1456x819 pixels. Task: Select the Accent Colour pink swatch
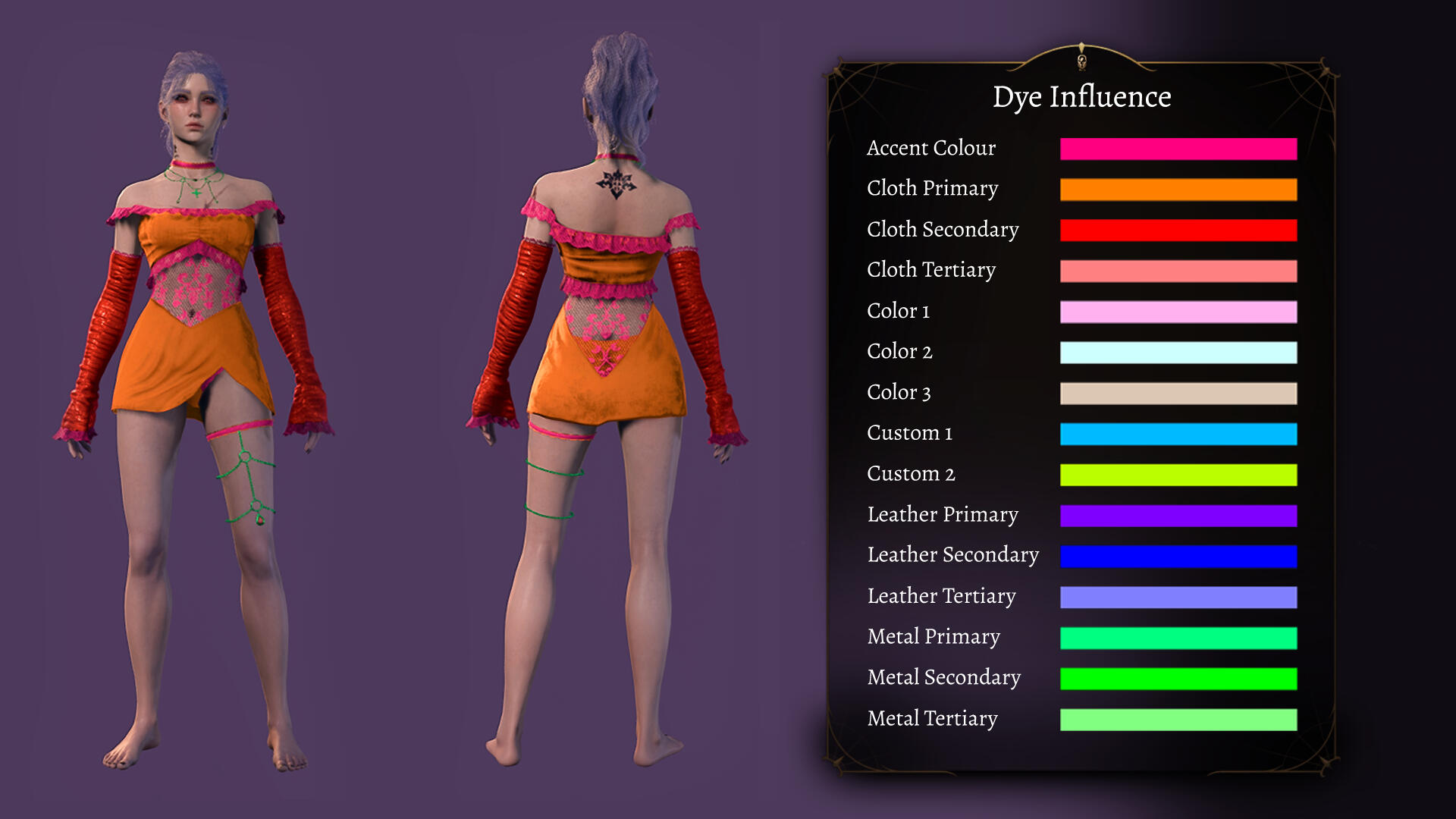point(1178,149)
